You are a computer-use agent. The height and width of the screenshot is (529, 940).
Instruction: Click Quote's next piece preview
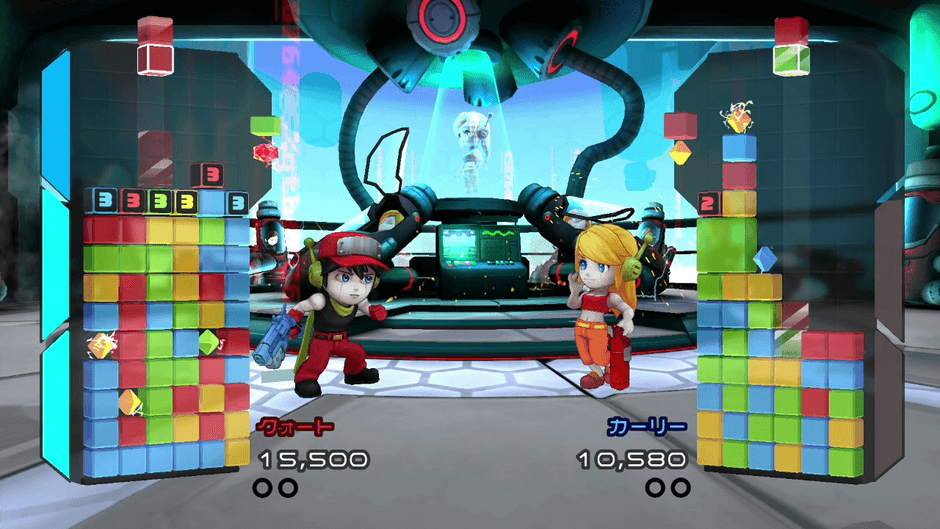155,46
